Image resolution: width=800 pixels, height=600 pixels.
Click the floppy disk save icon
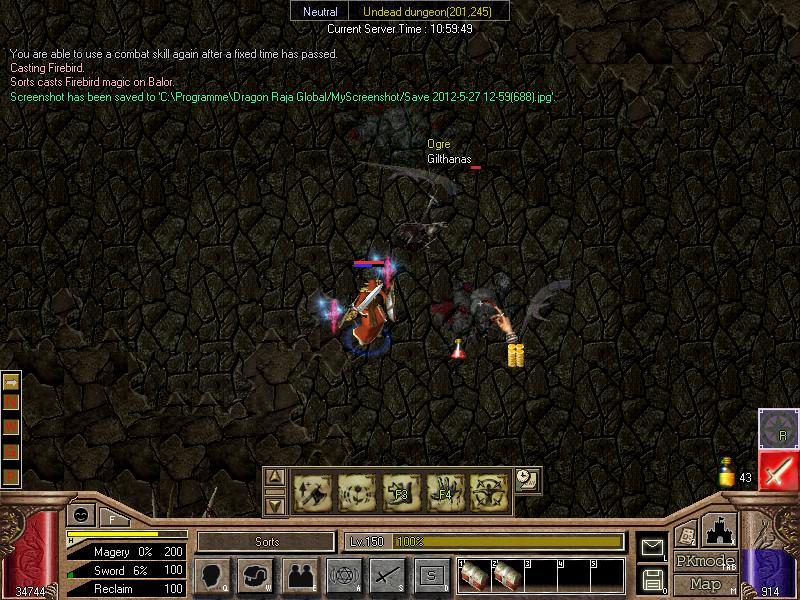[x=652, y=578]
